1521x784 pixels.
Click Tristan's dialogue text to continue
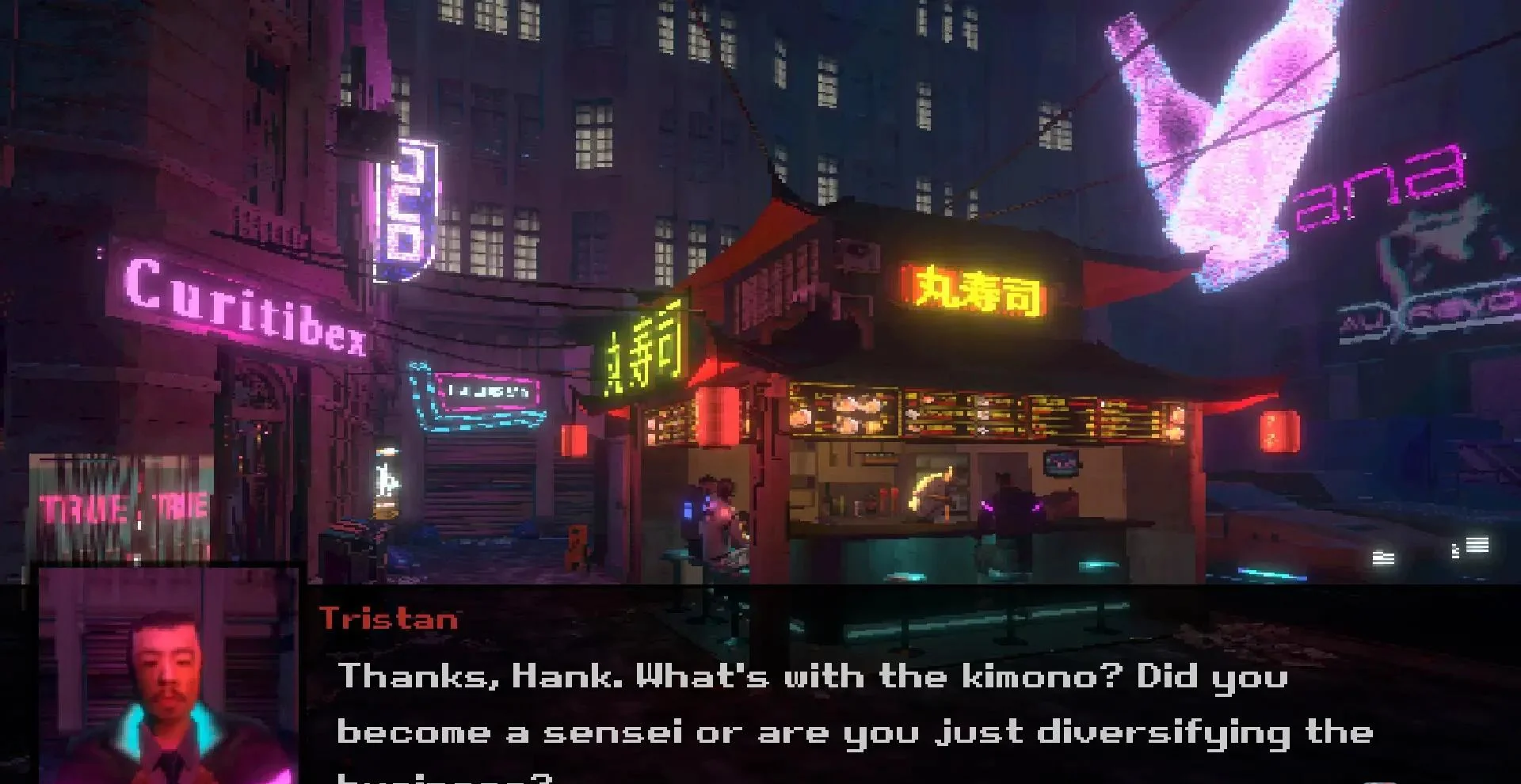click(854, 705)
